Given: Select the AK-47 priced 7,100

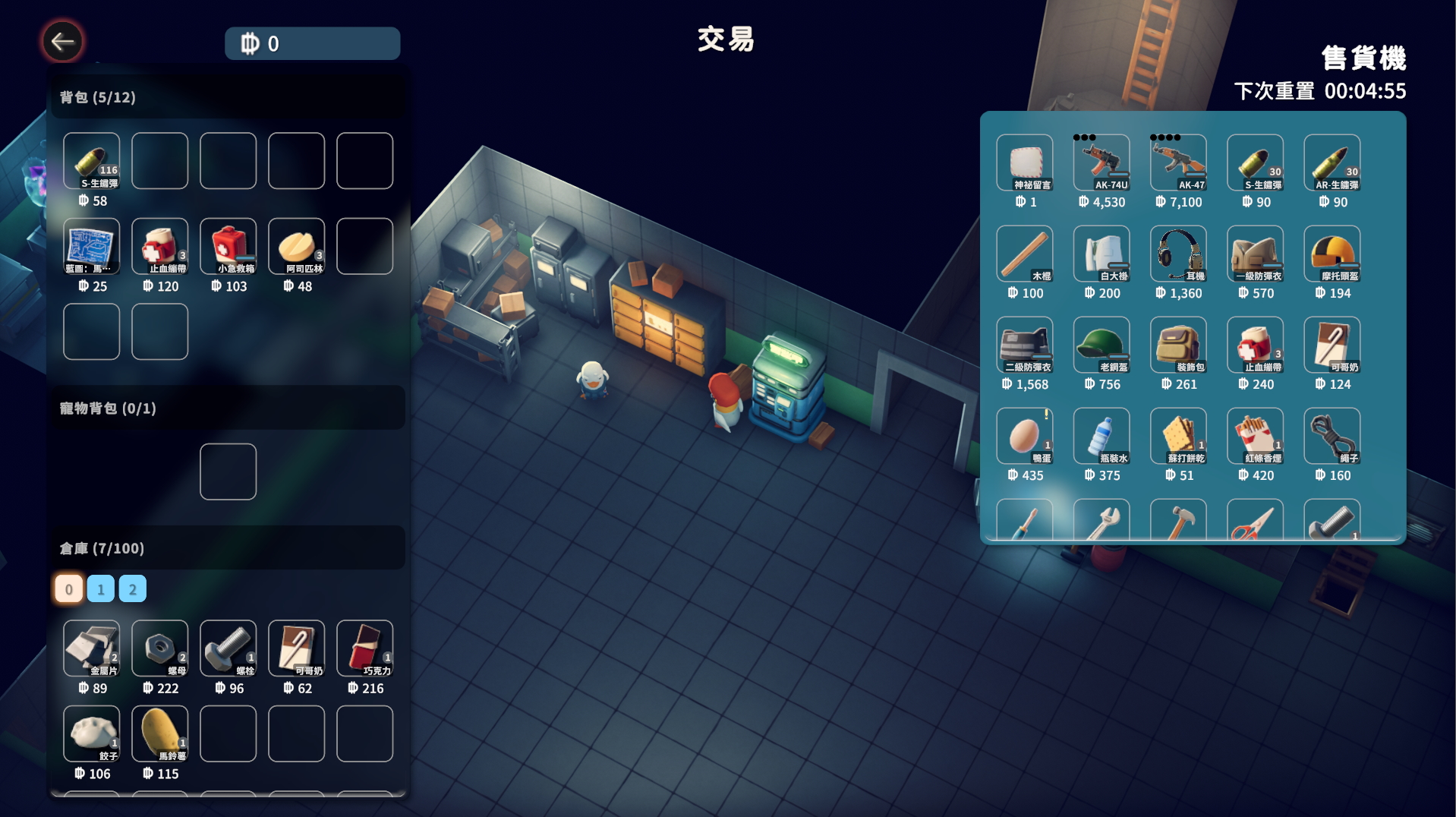Looking at the screenshot, I should click(x=1177, y=162).
